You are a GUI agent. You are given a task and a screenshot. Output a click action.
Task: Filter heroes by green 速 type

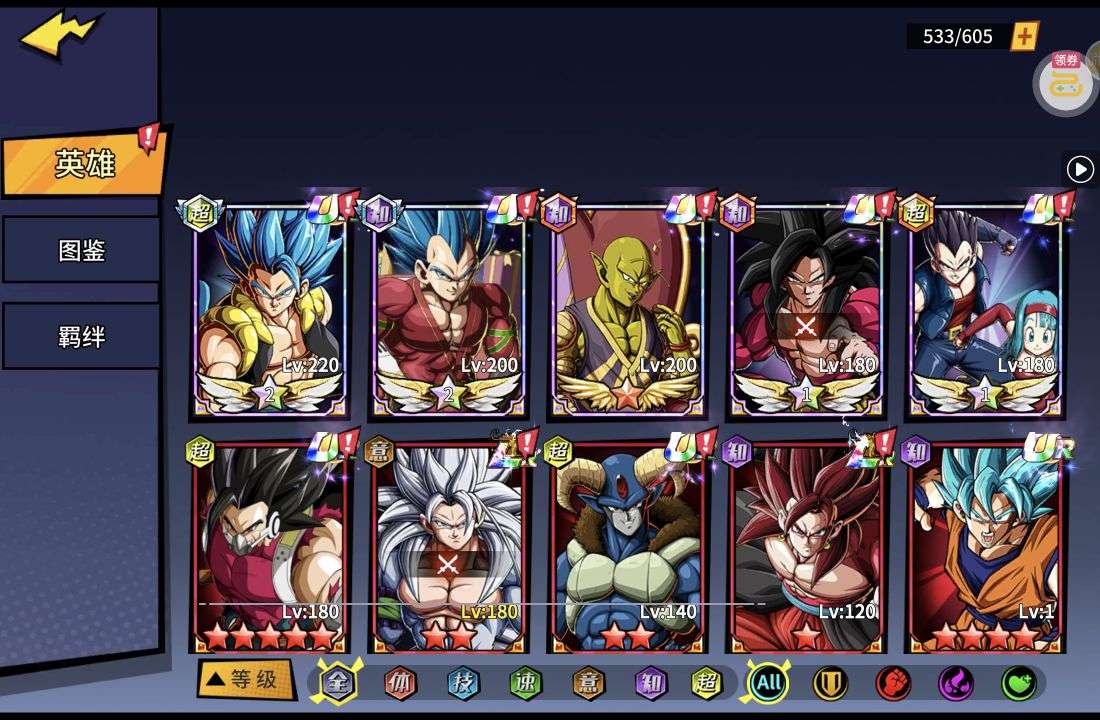click(x=525, y=683)
